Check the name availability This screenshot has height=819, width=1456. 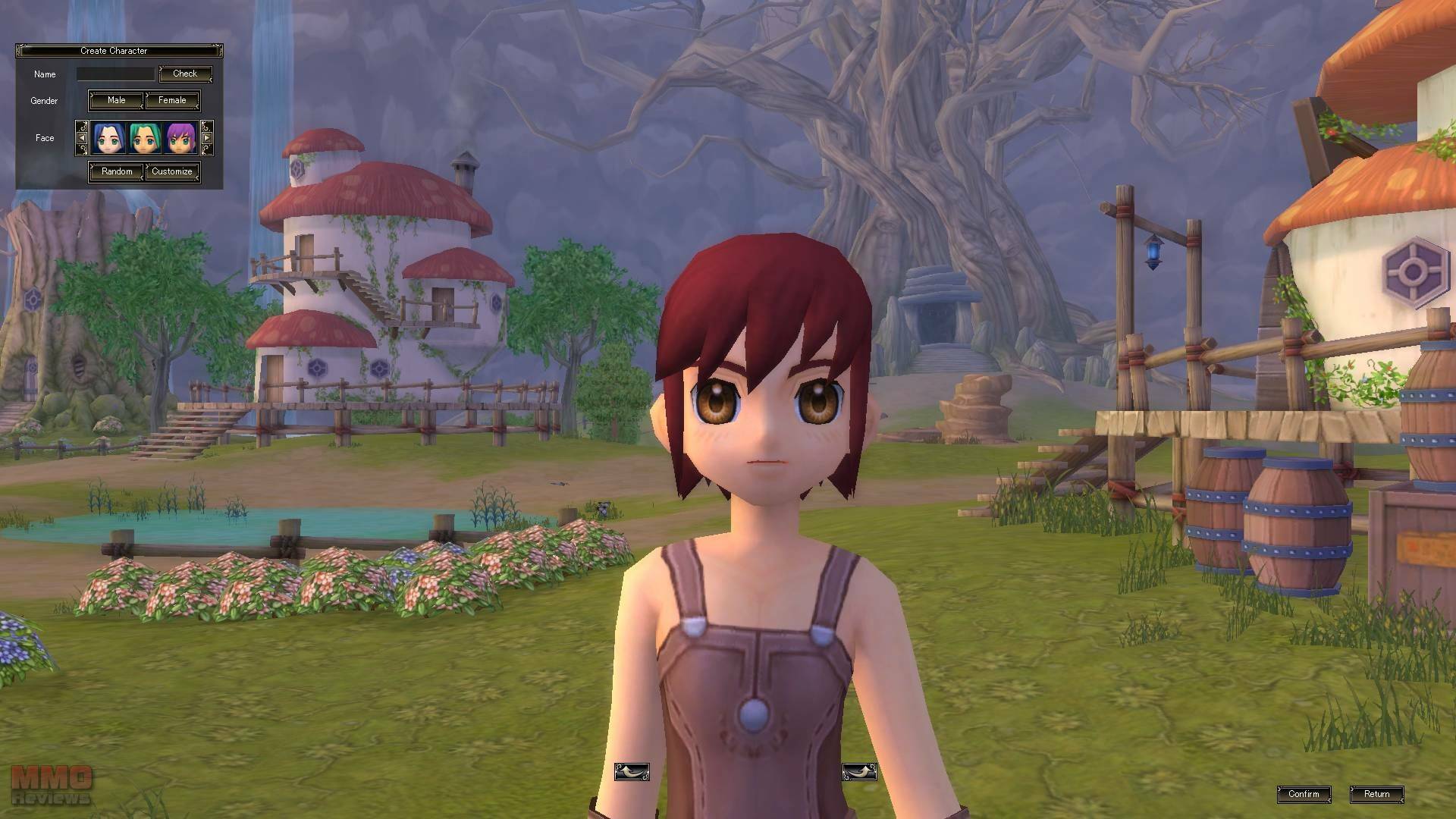coord(185,74)
